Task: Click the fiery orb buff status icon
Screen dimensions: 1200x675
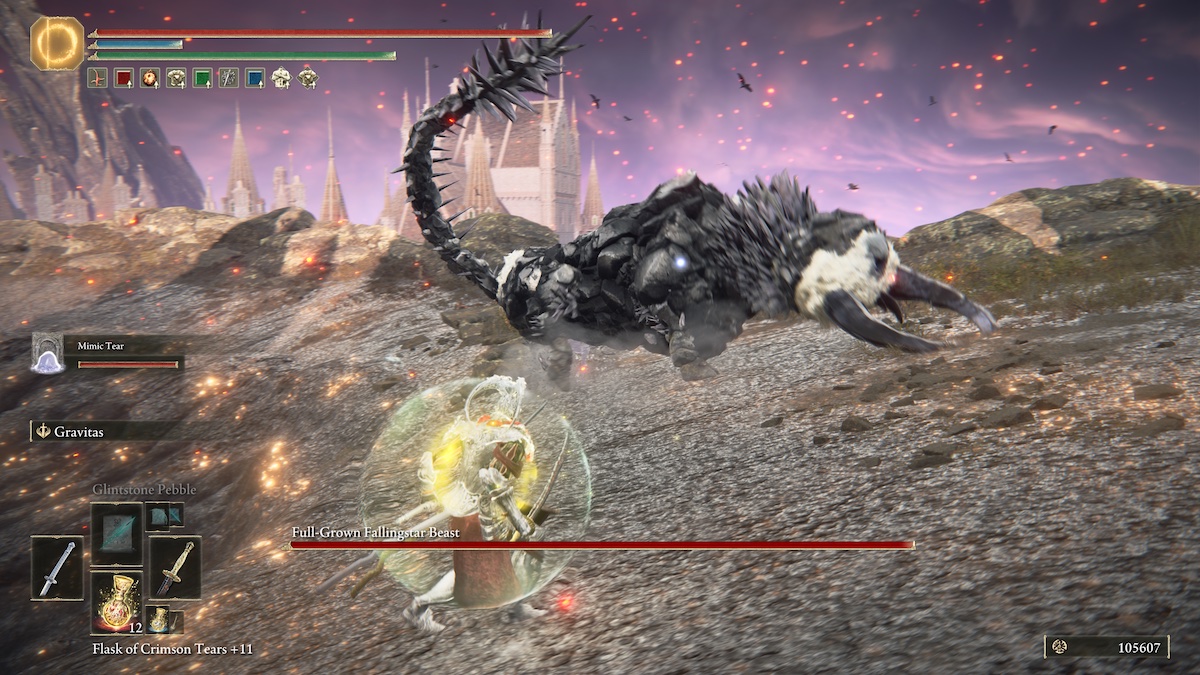Action: (x=150, y=77)
